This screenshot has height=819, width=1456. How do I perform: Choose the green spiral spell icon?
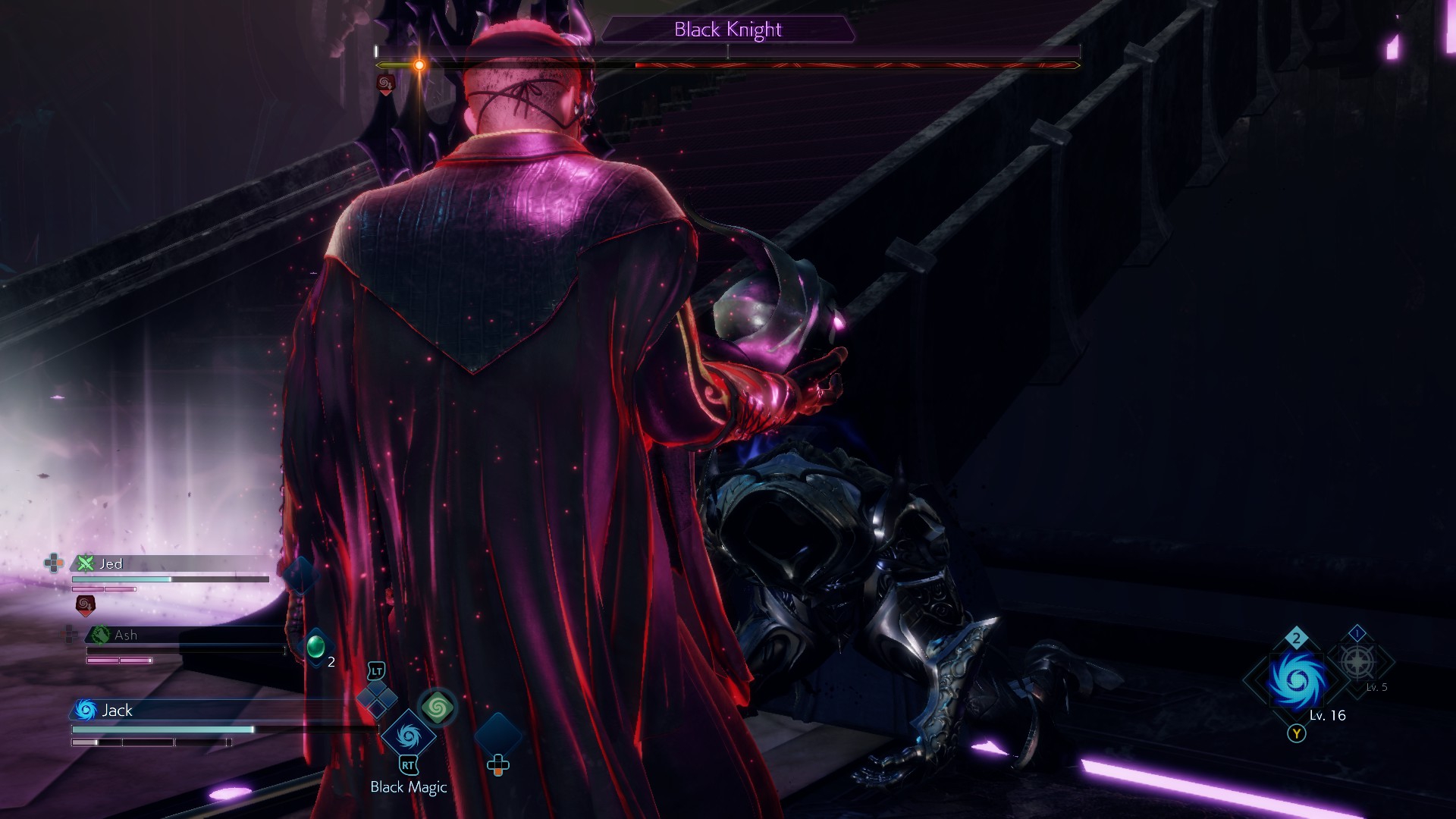(x=437, y=708)
